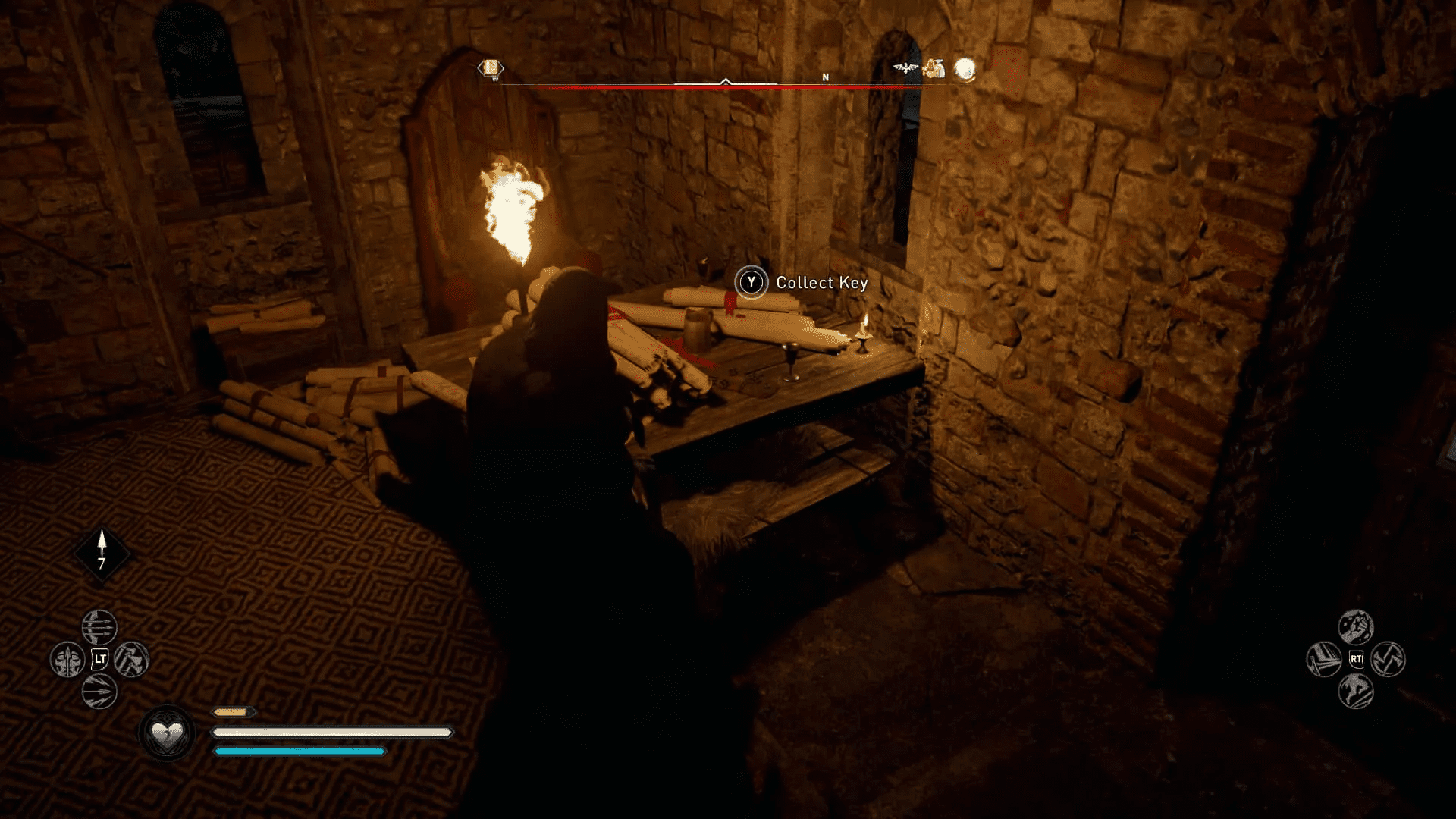Click the heart-shaped health emblem
Screen dimensions: 1456x819
click(168, 733)
